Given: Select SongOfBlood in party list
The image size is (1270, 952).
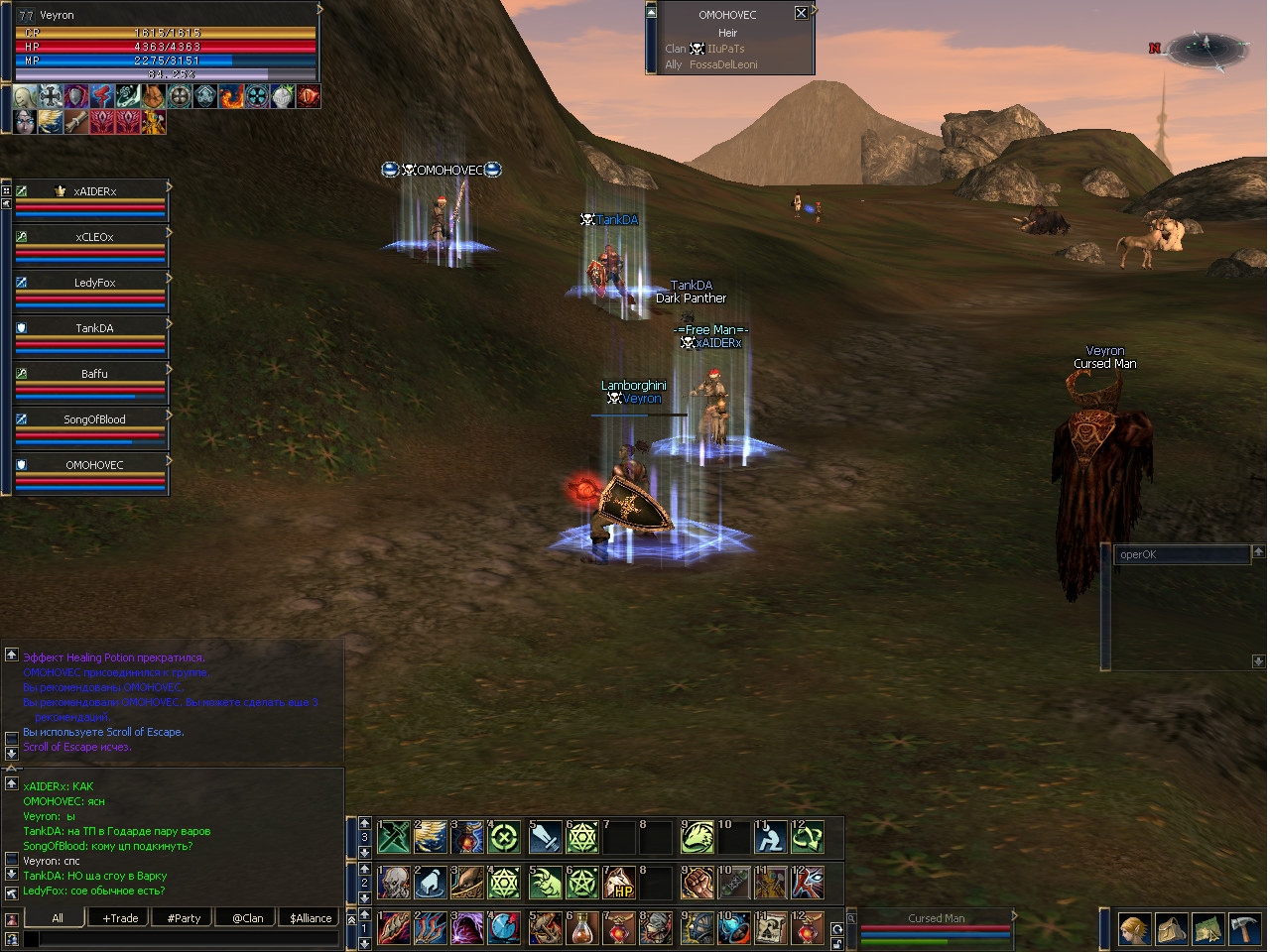Looking at the screenshot, I should [x=93, y=419].
